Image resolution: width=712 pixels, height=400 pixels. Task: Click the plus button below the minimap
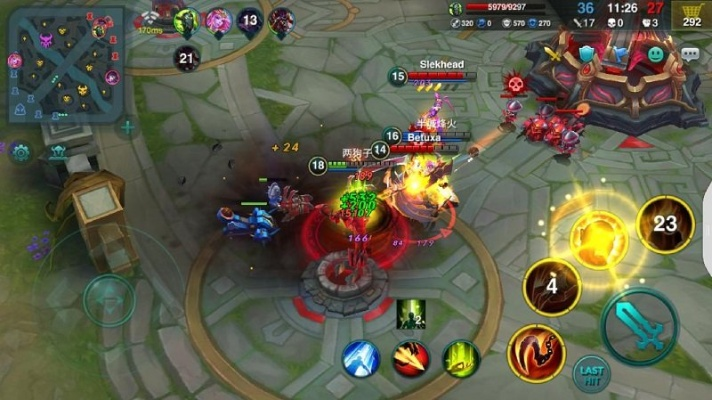click(x=127, y=127)
